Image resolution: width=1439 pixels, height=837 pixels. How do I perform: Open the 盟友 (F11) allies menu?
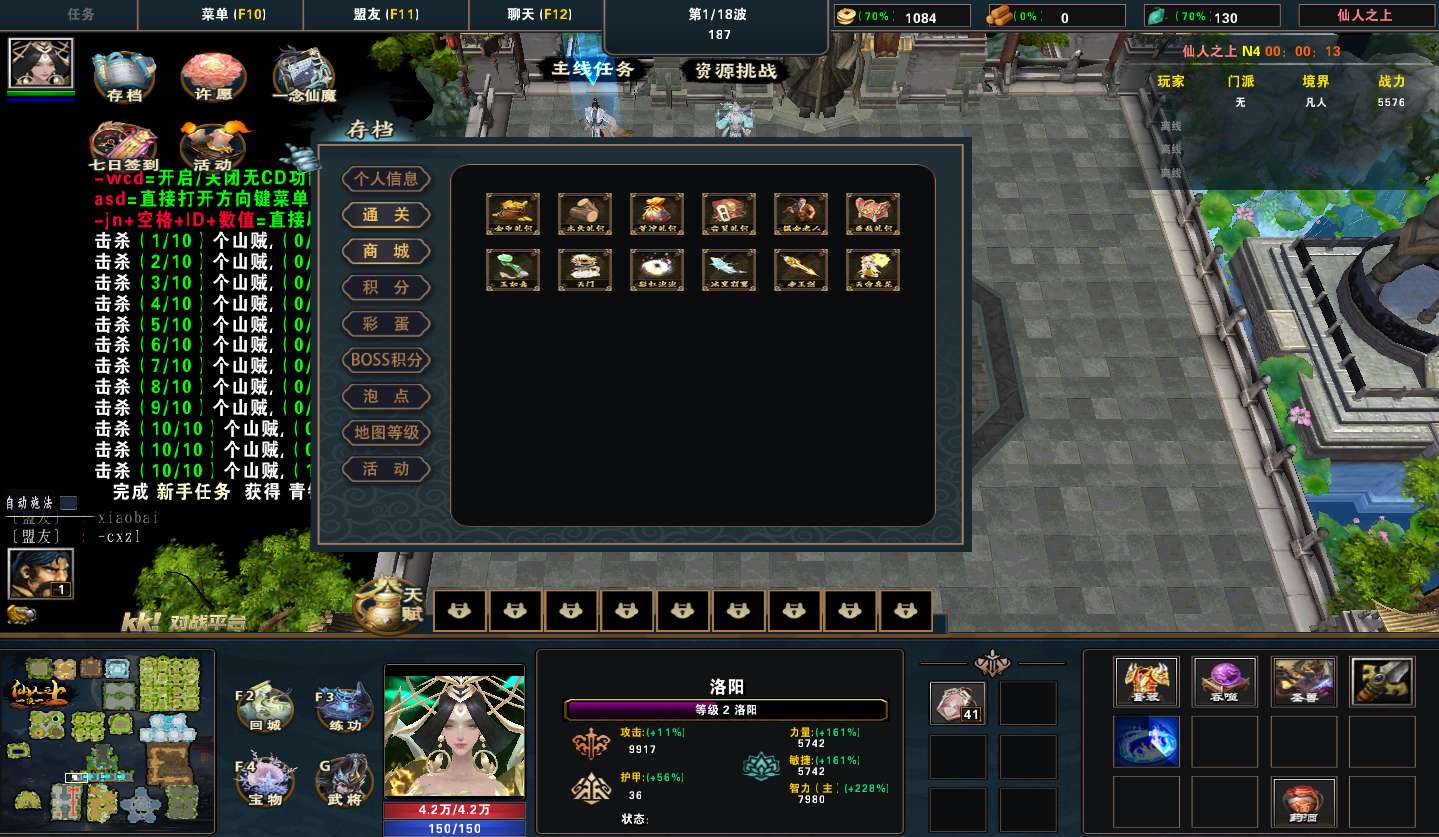(386, 15)
